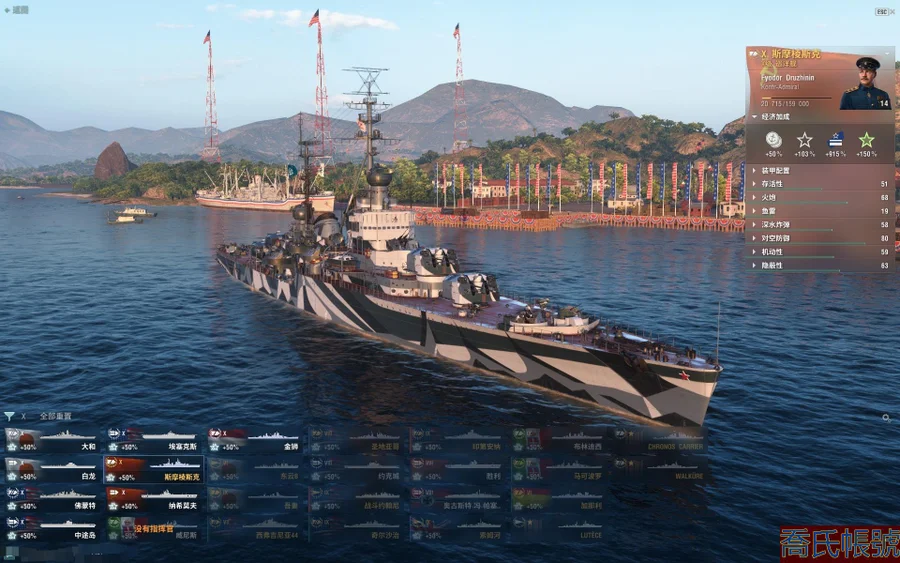Open the carousel filter funnel icon
900x563 pixels.
(x=9, y=416)
